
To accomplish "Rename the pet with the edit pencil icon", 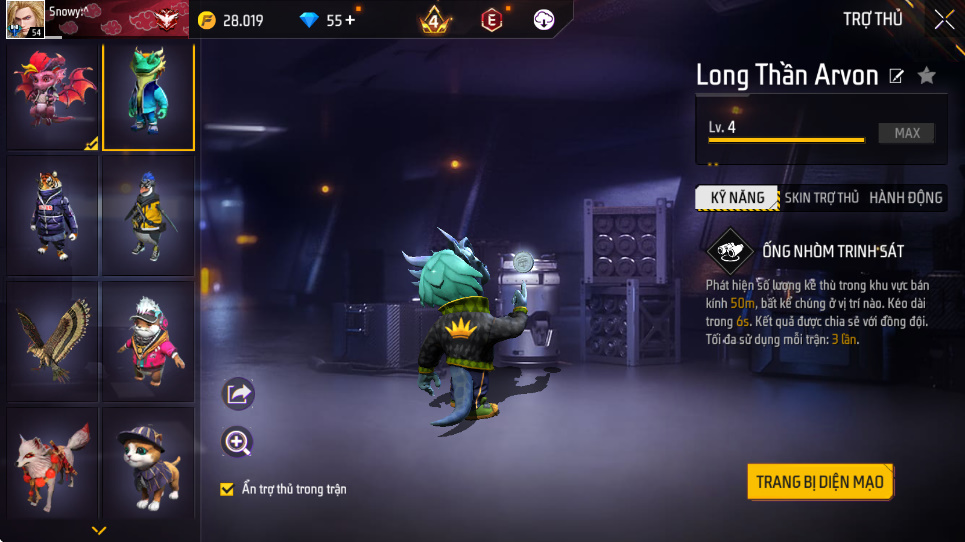I will point(897,76).
